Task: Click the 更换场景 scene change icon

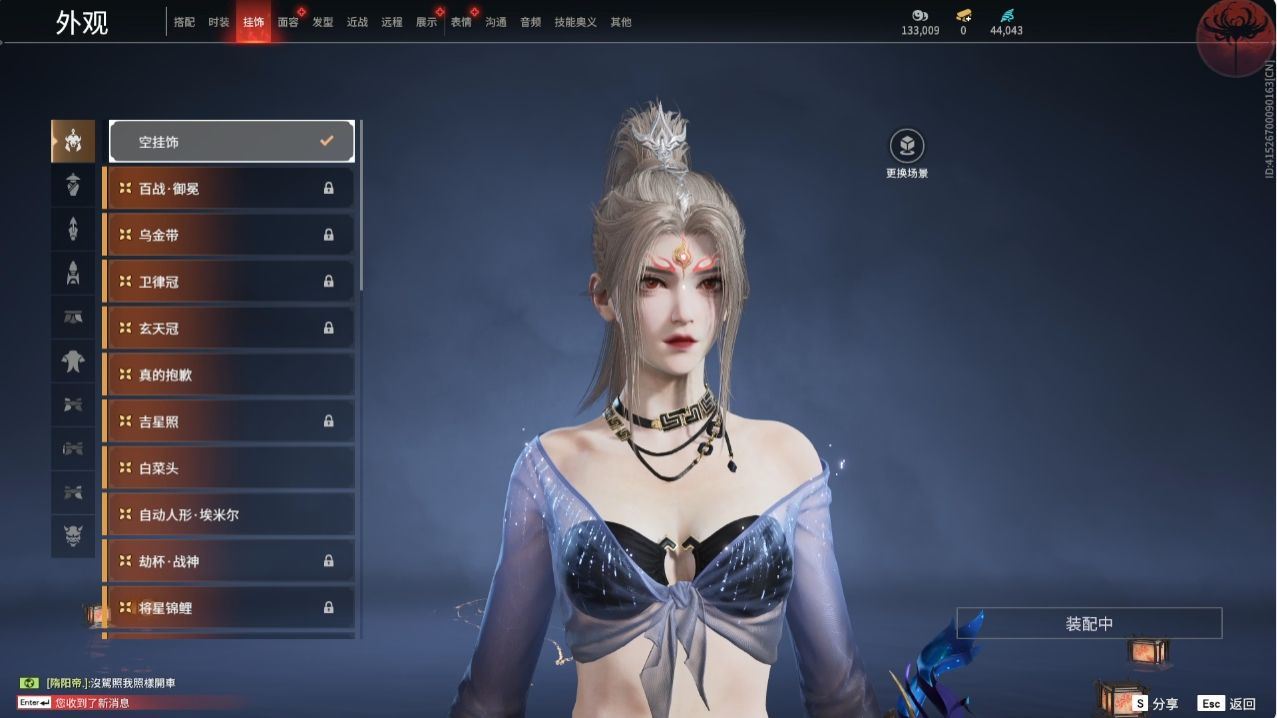Action: (x=907, y=147)
